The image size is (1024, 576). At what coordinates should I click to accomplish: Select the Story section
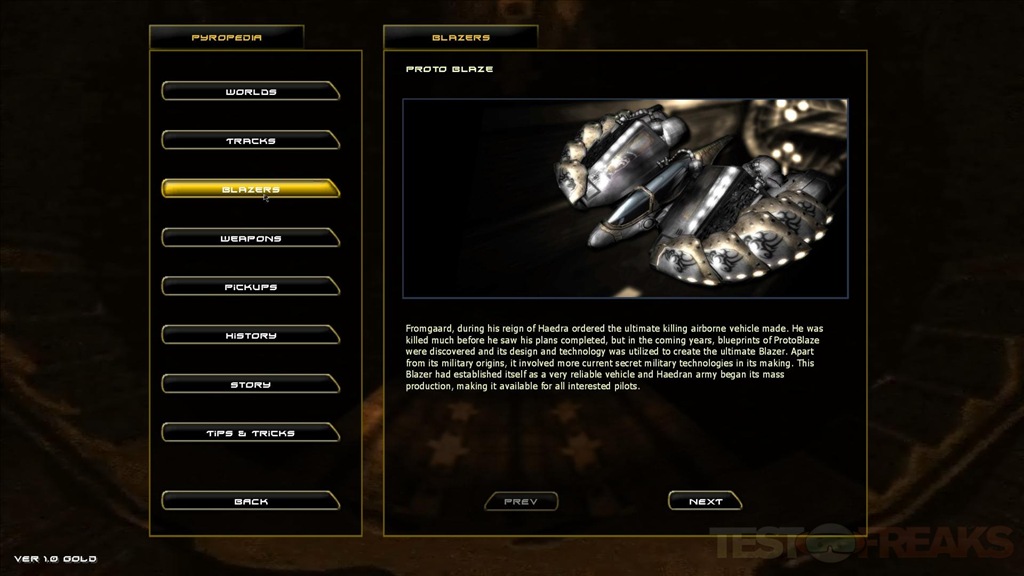pyautogui.click(x=250, y=384)
